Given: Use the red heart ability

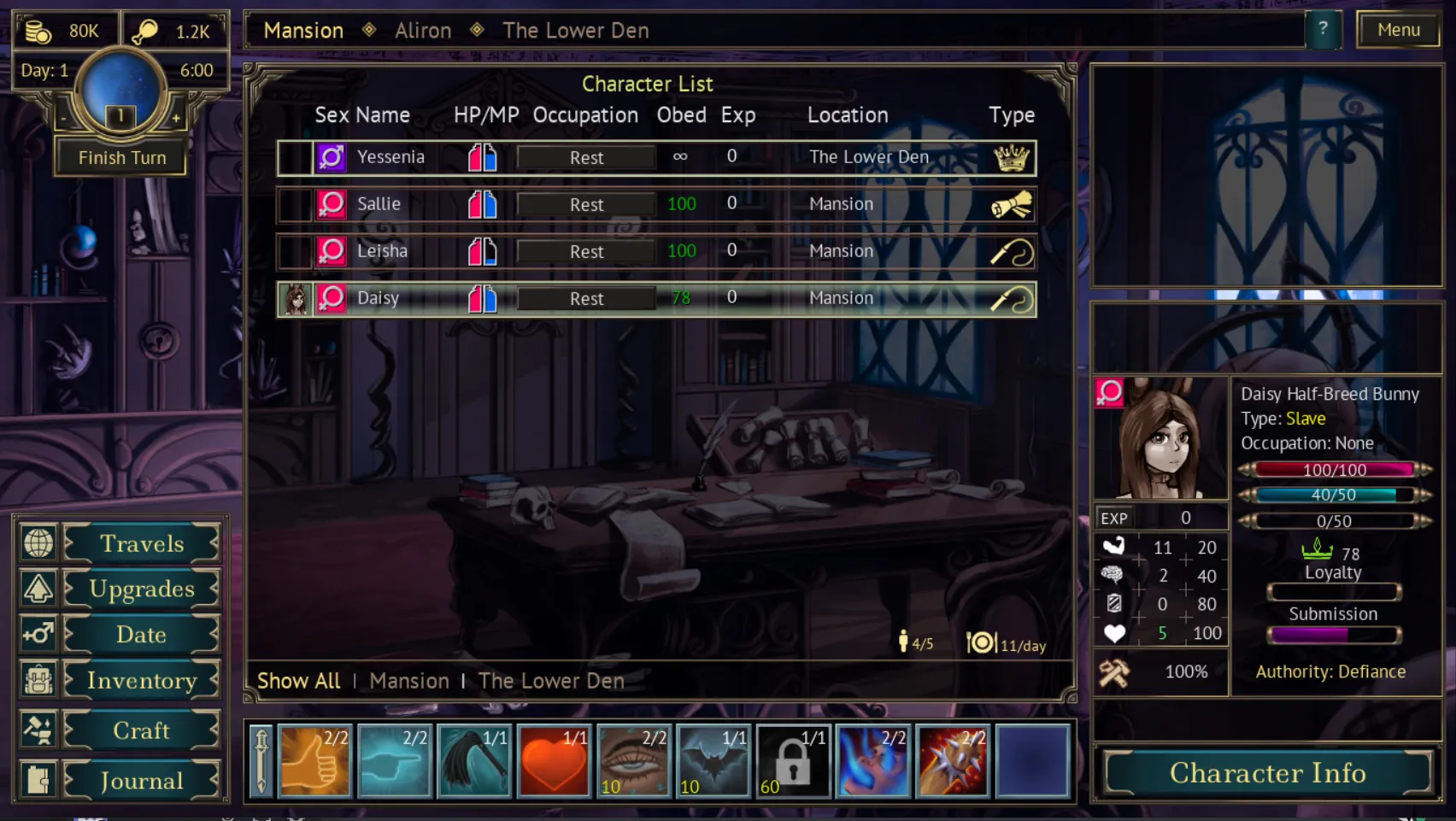Looking at the screenshot, I should (554, 761).
